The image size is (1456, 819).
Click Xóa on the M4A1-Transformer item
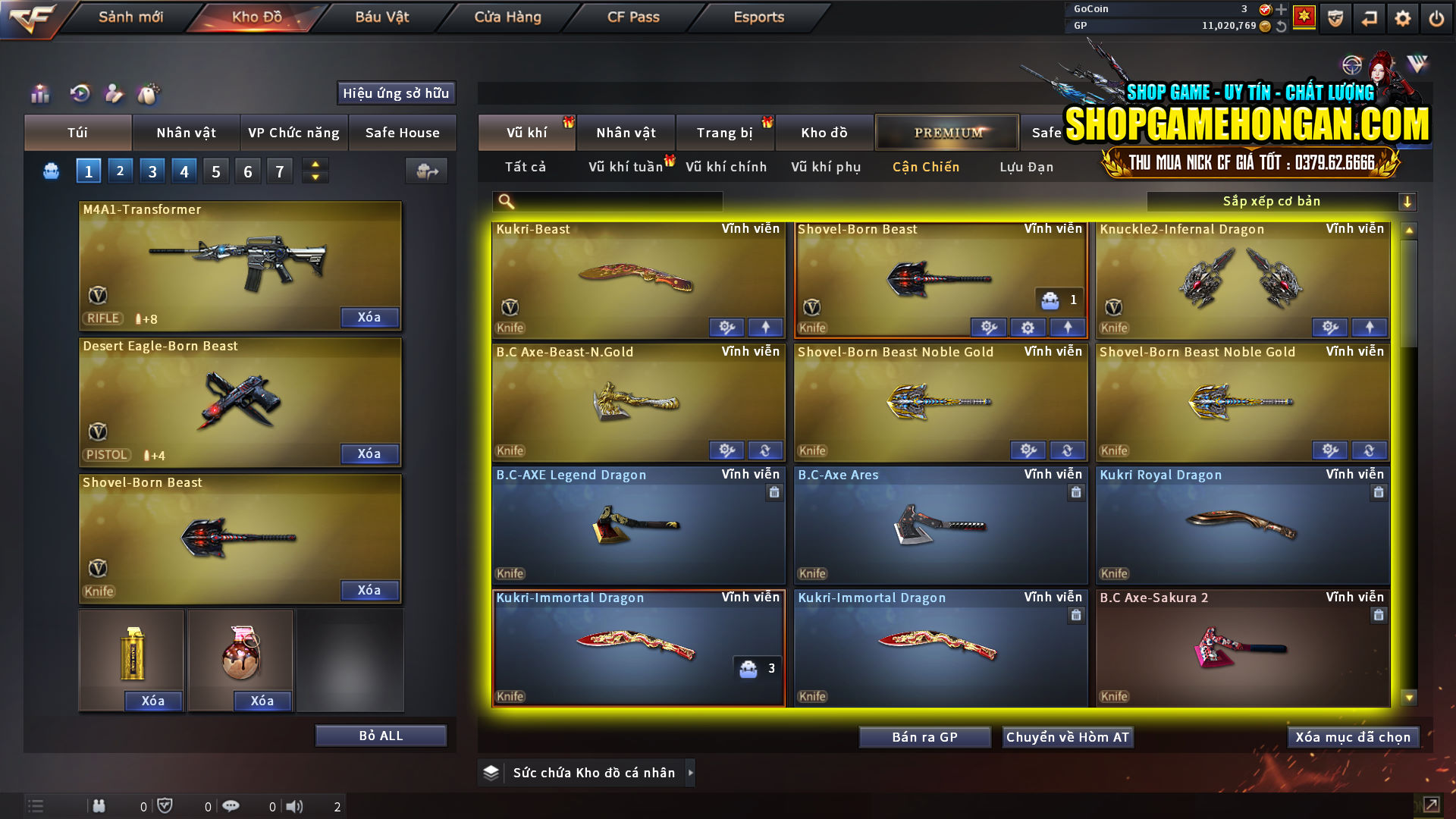coord(369,317)
